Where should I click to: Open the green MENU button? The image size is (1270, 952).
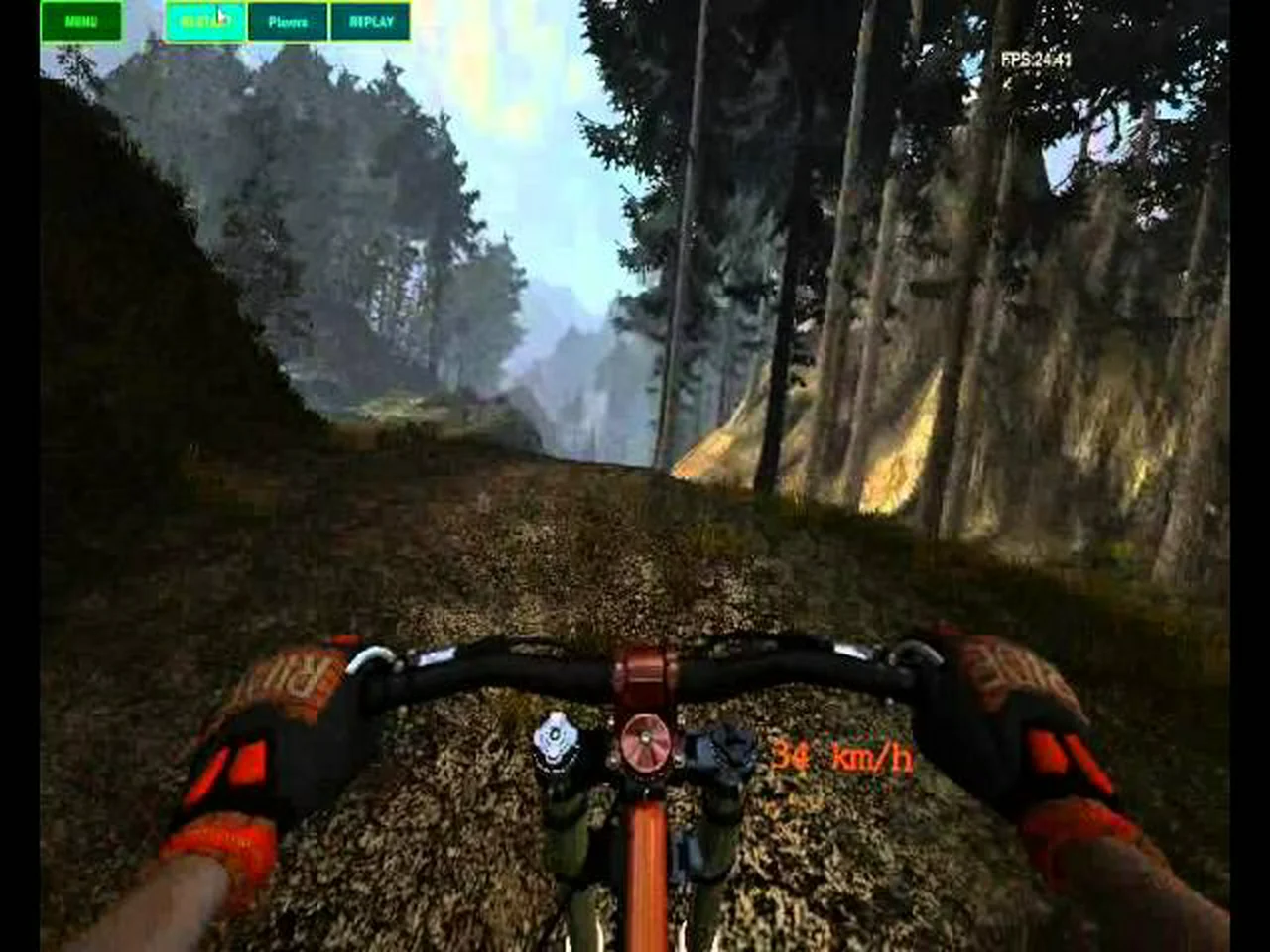coord(81,21)
